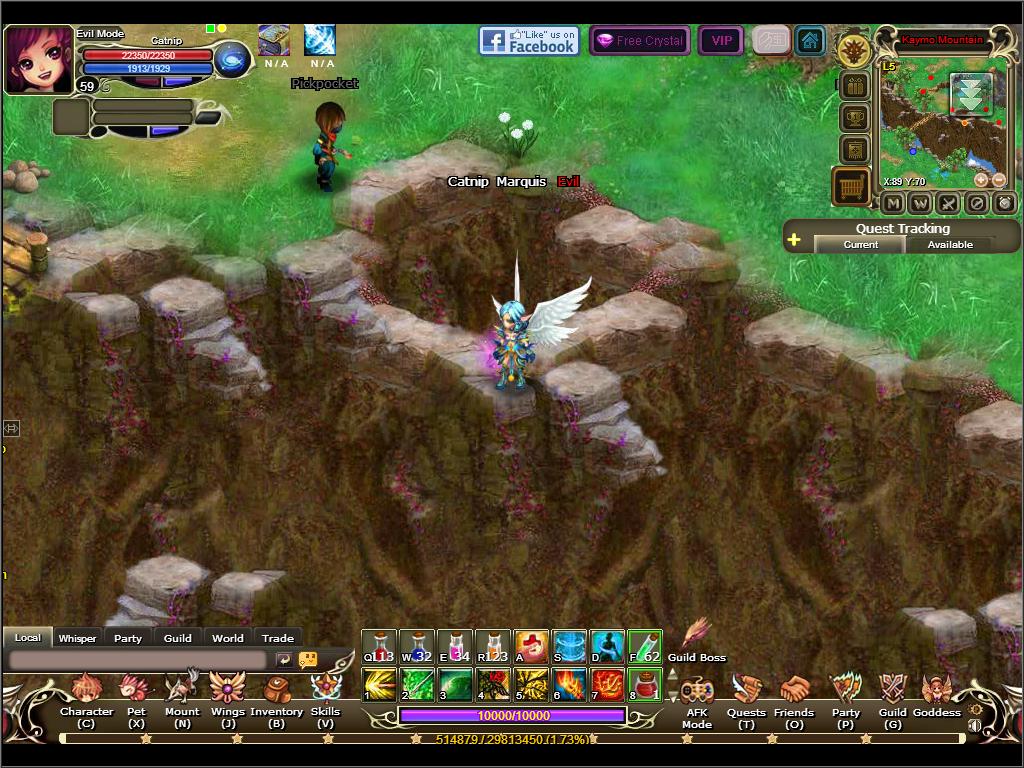Open the shopping cart store
Image resolution: width=1024 pixels, height=768 pixels.
point(851,186)
